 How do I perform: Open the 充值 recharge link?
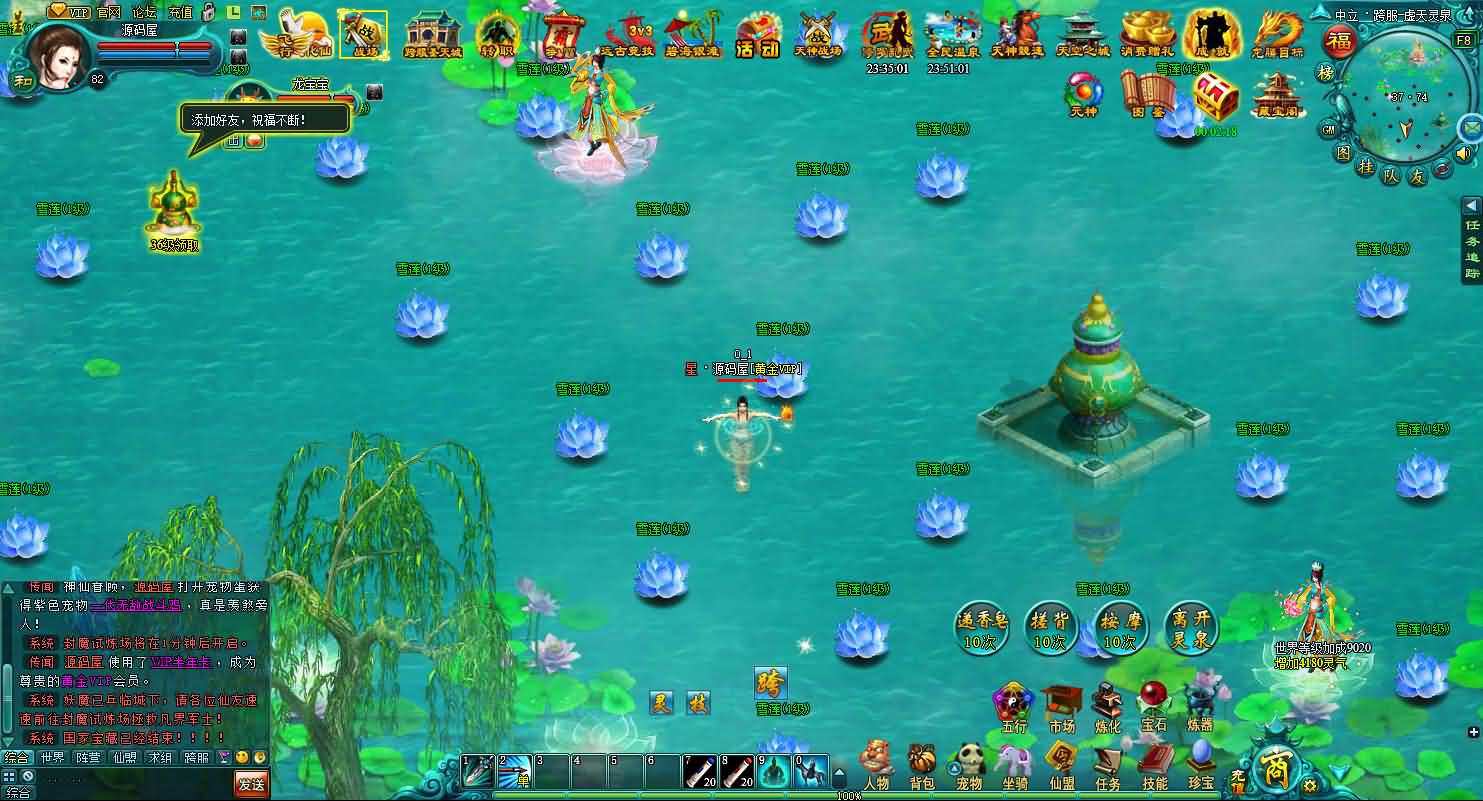click(x=180, y=12)
